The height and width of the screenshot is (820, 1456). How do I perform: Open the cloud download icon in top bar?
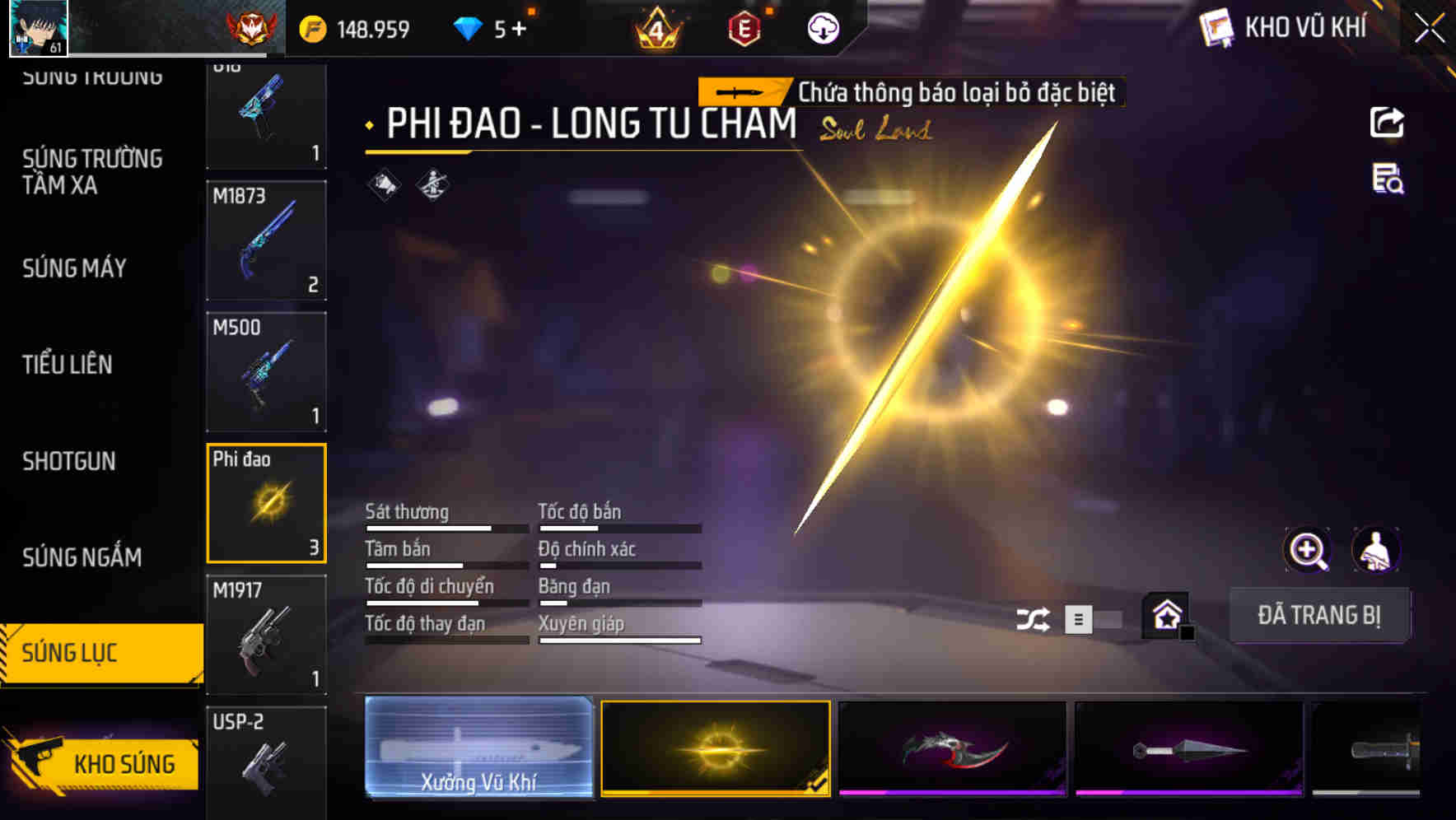pos(822,28)
